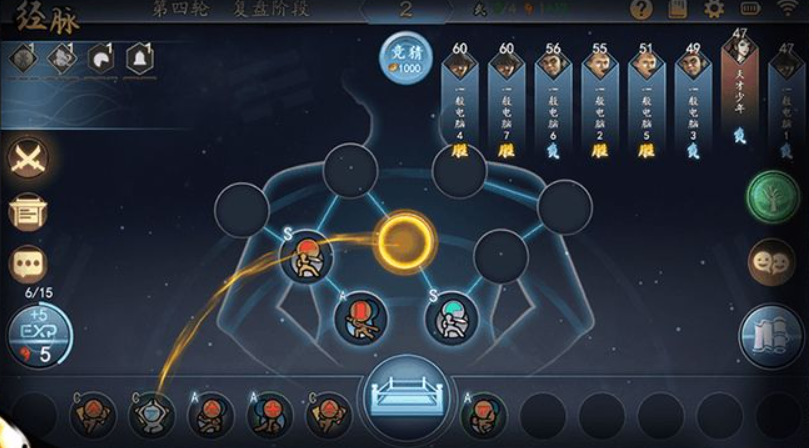Open the crossed swords battle button

(x=29, y=160)
